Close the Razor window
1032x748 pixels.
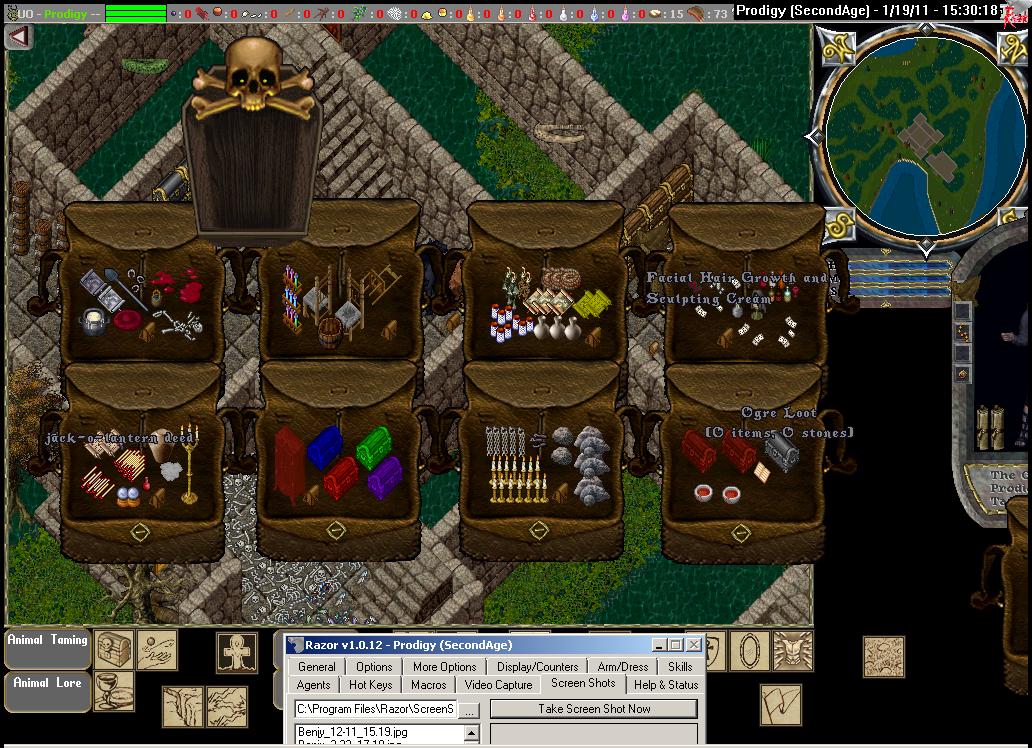point(694,645)
